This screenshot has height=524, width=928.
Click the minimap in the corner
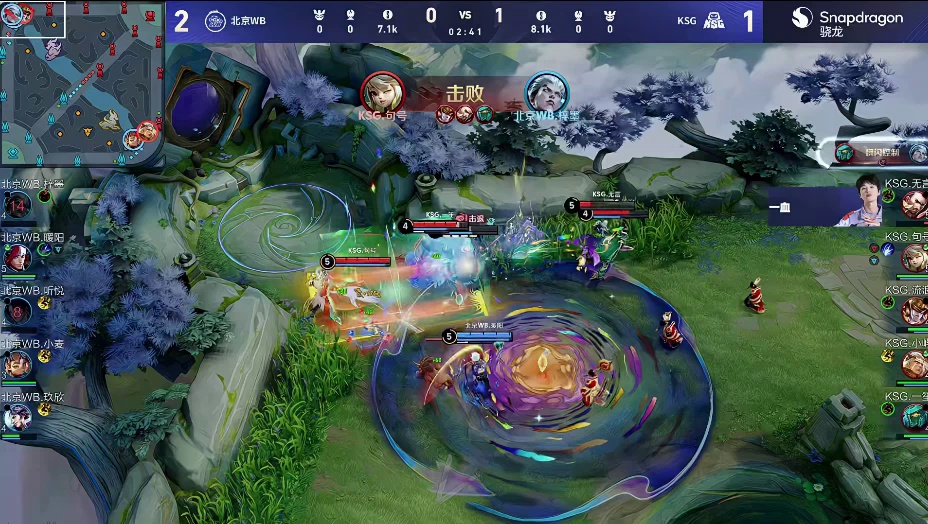pyautogui.click(x=82, y=82)
